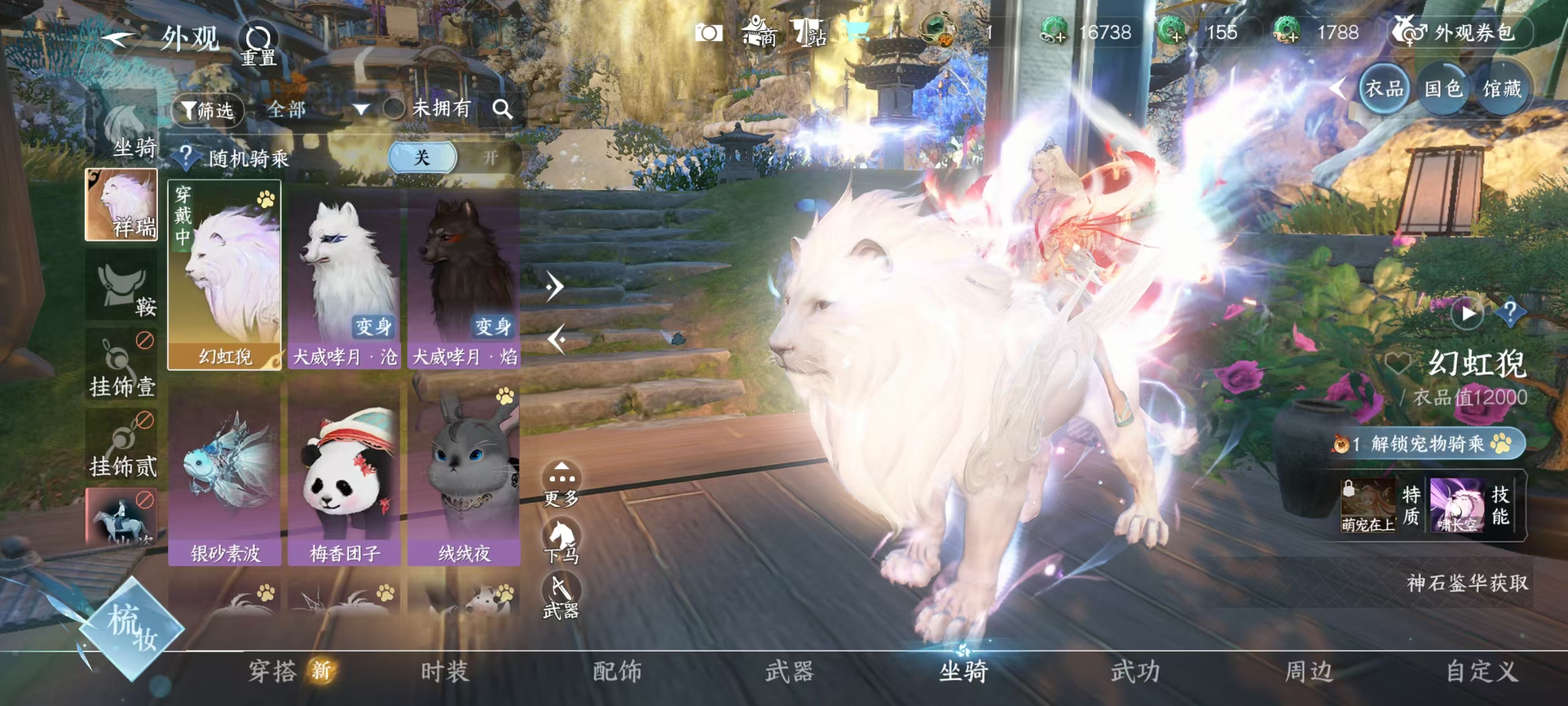
Task: Select the 梅香团子 panda mount
Action: tap(344, 475)
